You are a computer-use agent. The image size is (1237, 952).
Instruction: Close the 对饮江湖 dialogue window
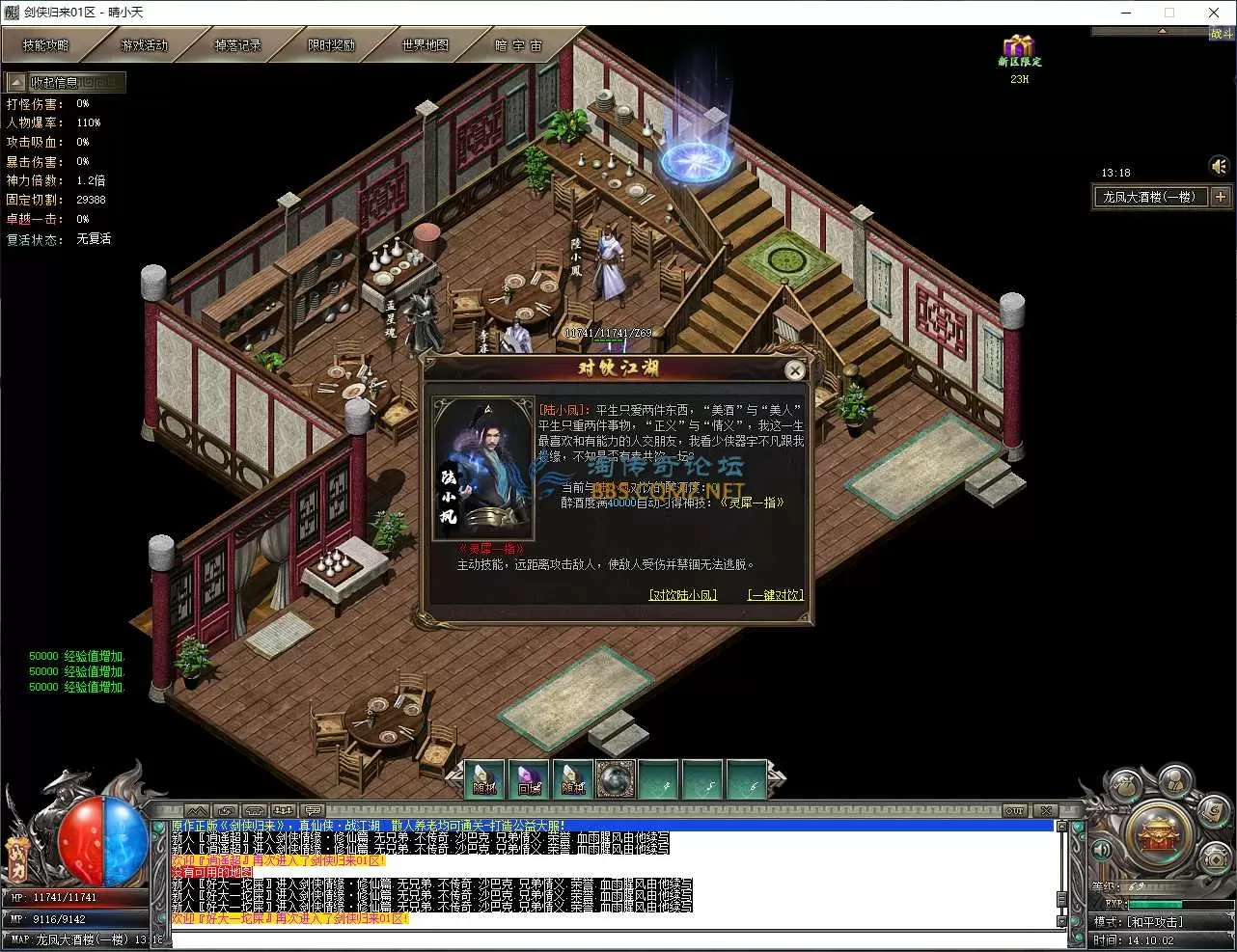(794, 370)
